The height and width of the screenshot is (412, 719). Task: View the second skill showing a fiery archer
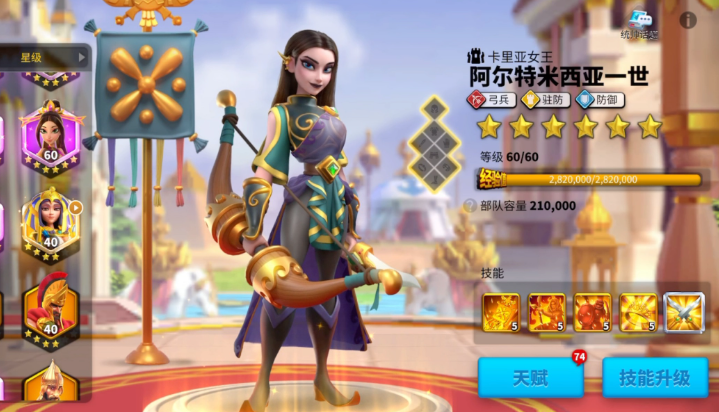547,312
